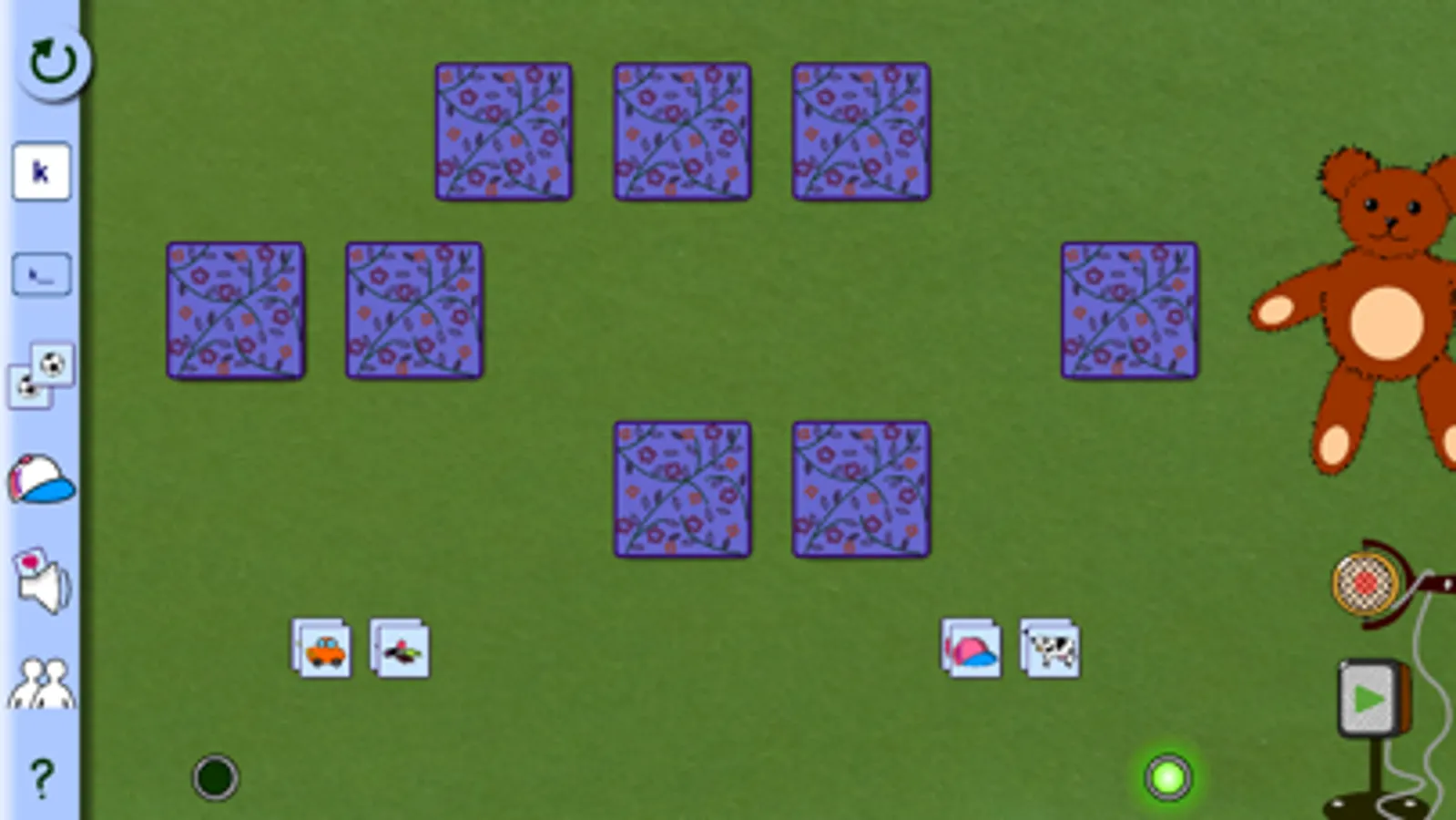Click the matched cow card pair

point(1049,649)
